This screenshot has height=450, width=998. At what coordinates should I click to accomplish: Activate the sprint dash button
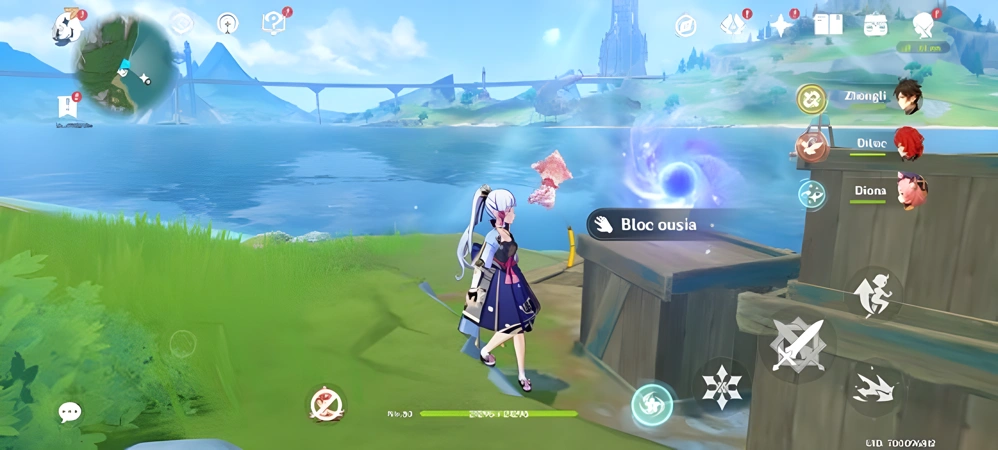(x=872, y=387)
